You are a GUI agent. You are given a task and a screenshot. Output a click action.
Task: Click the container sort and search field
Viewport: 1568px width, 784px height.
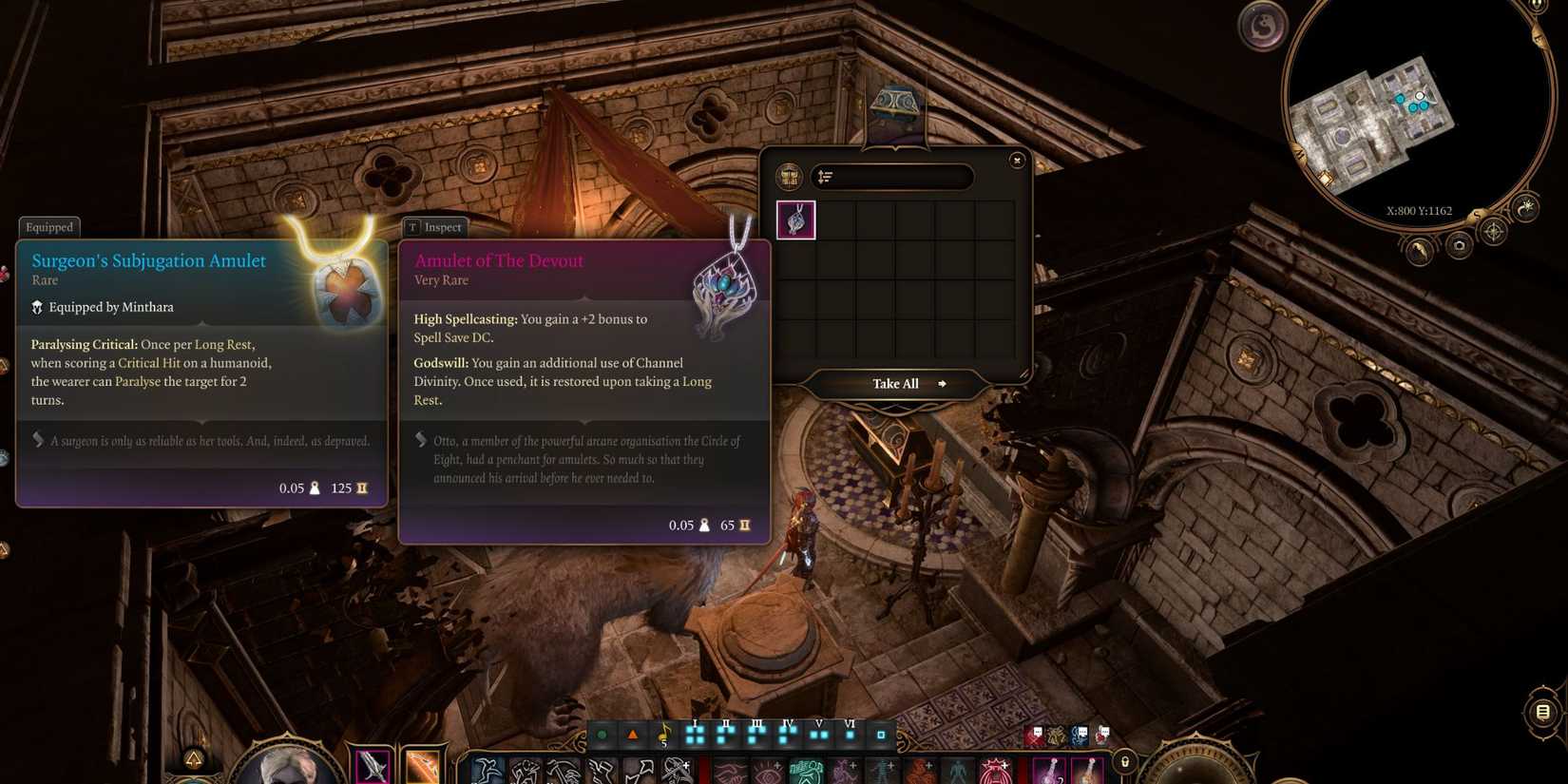[892, 177]
